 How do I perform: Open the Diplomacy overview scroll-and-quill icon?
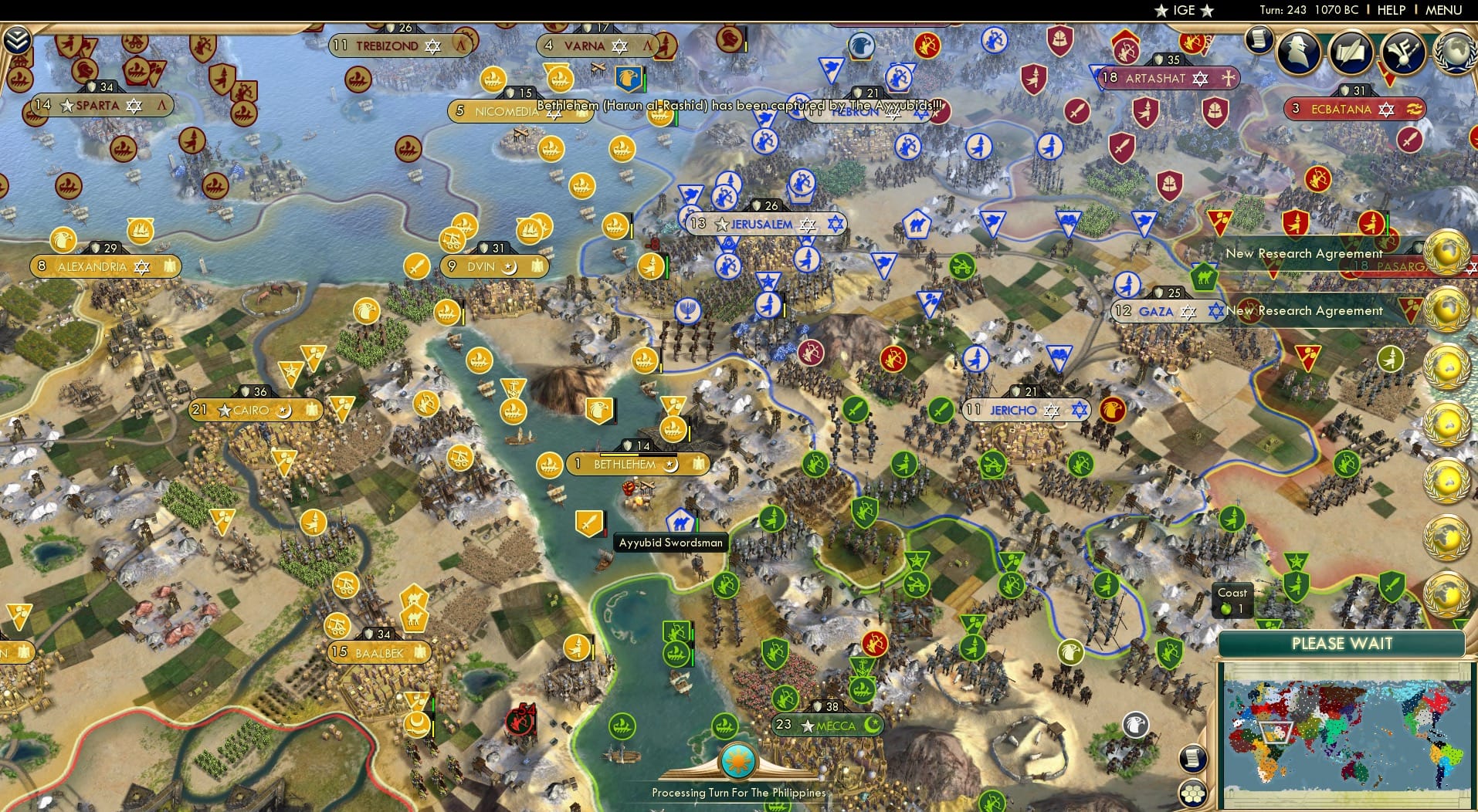(1351, 49)
